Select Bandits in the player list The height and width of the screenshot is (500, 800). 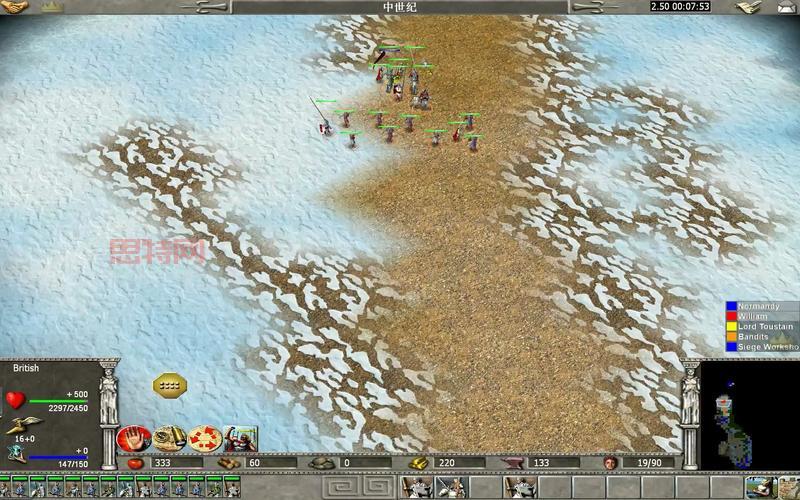(x=754, y=337)
